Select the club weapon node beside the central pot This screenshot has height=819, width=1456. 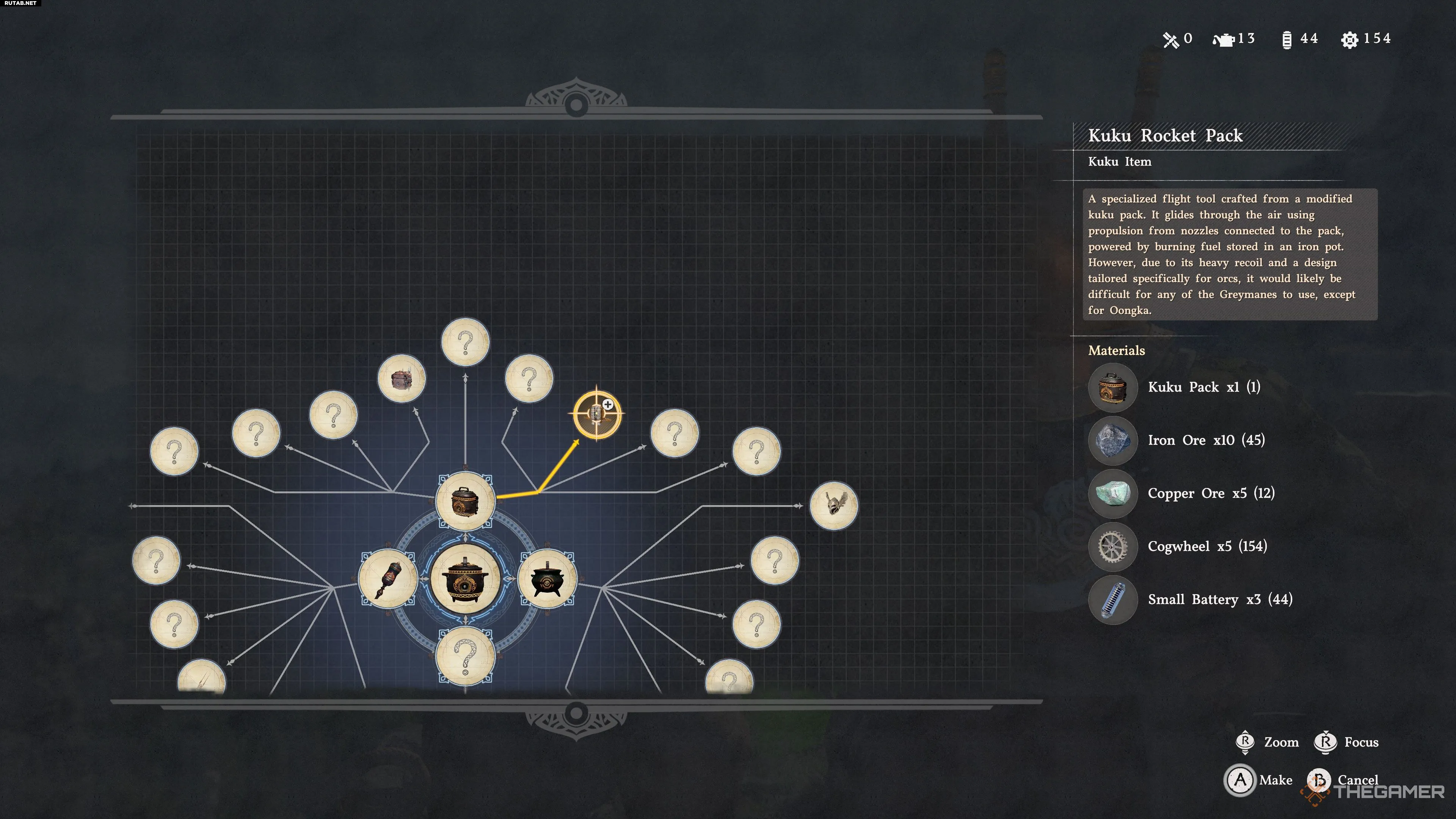point(388,578)
